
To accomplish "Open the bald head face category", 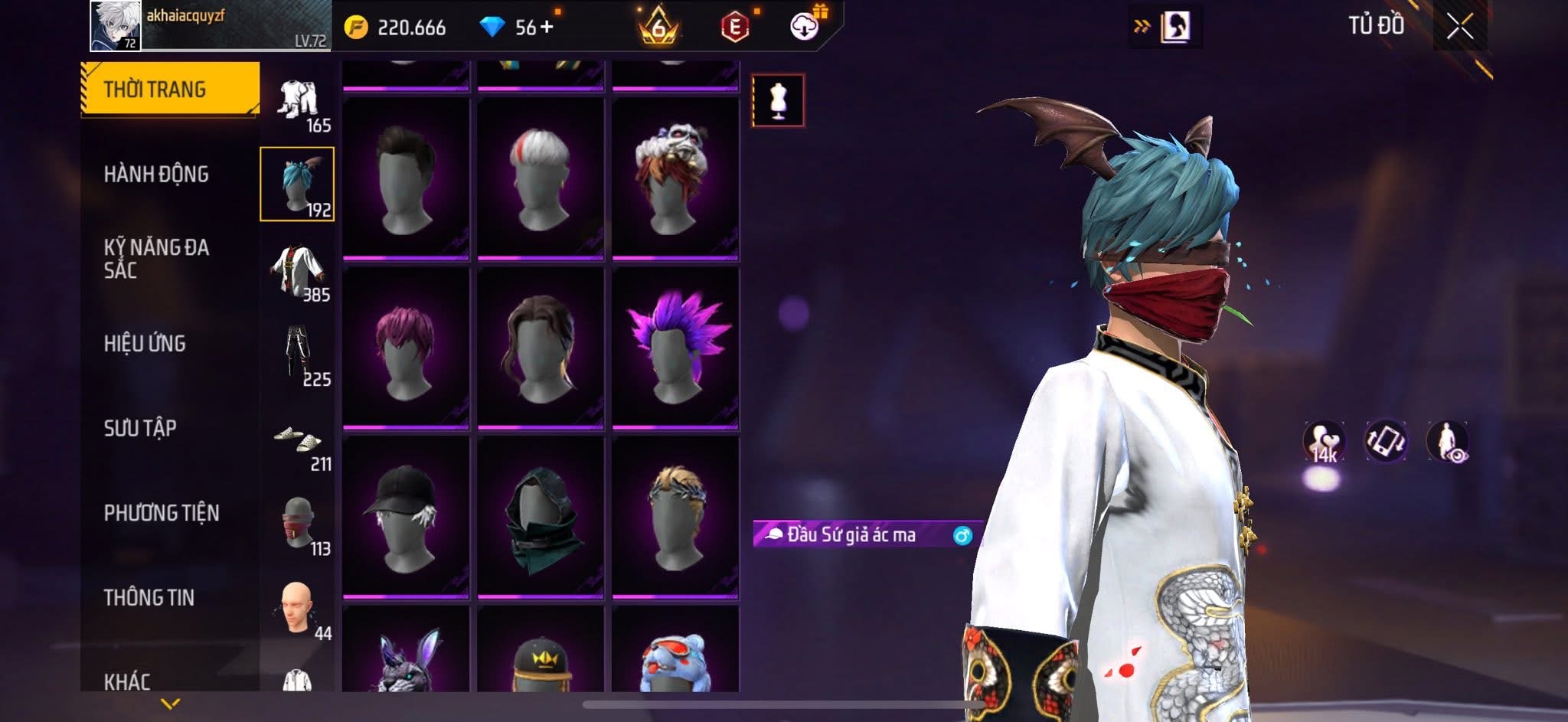I will 297,610.
